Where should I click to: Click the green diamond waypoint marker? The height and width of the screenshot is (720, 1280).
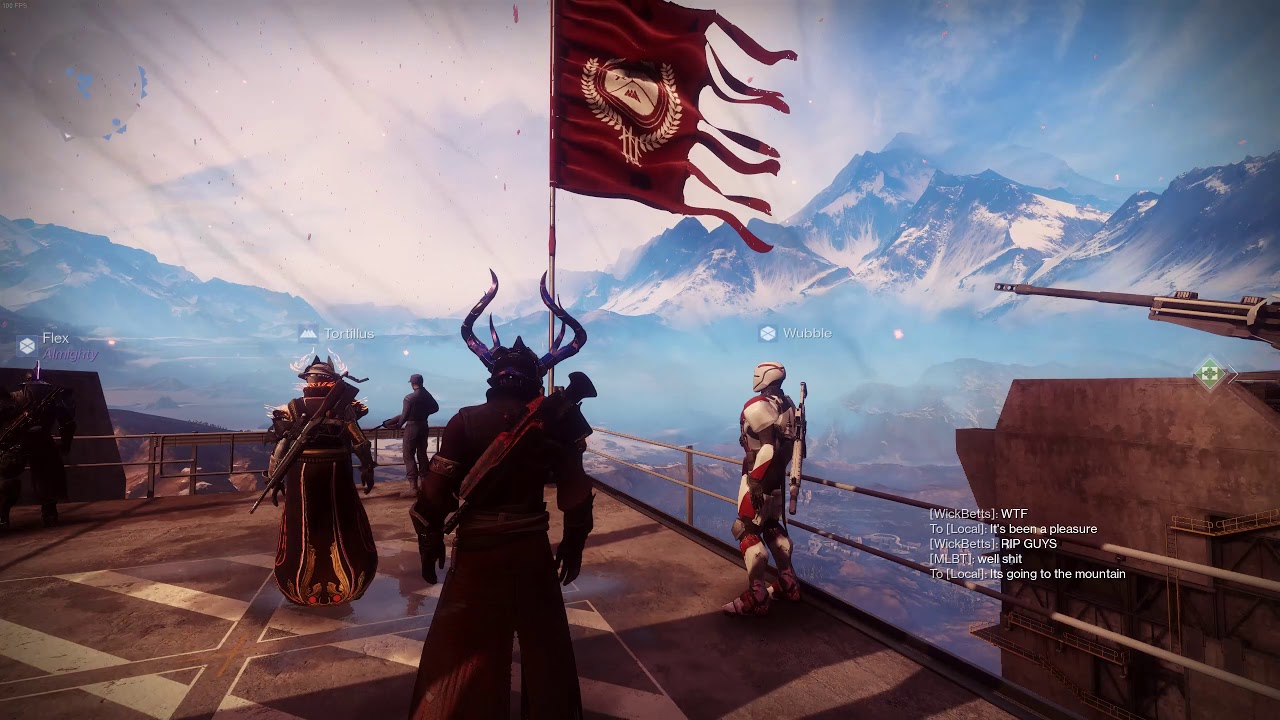(x=1210, y=375)
